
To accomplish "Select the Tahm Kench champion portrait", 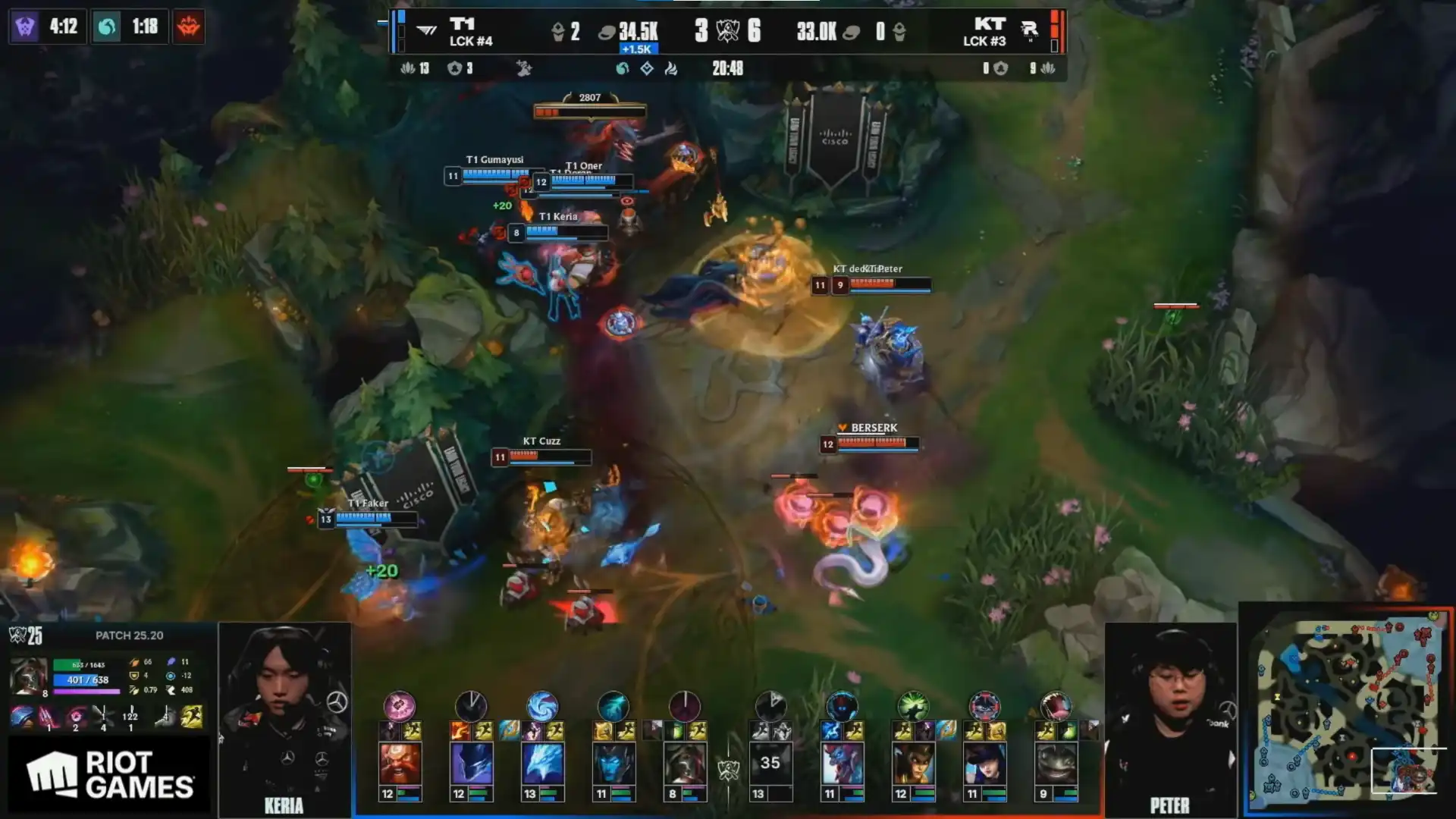I will (x=1056, y=764).
